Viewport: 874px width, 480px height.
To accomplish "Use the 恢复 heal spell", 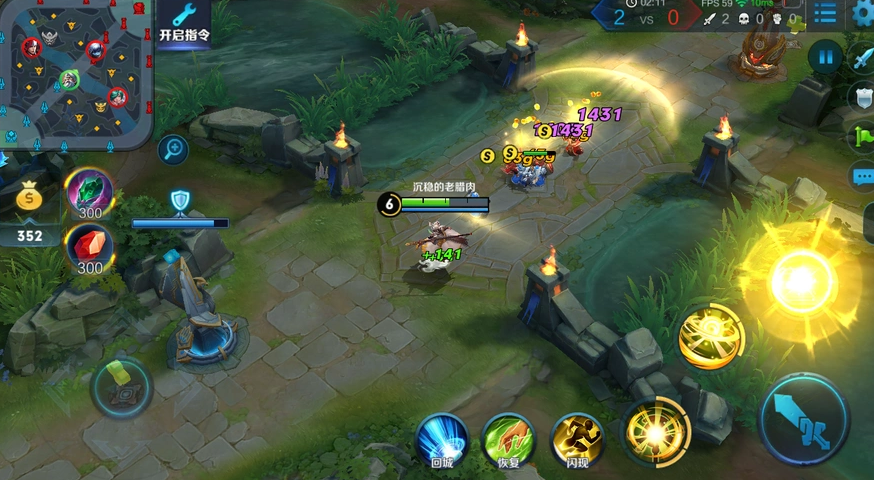I will [x=509, y=438].
